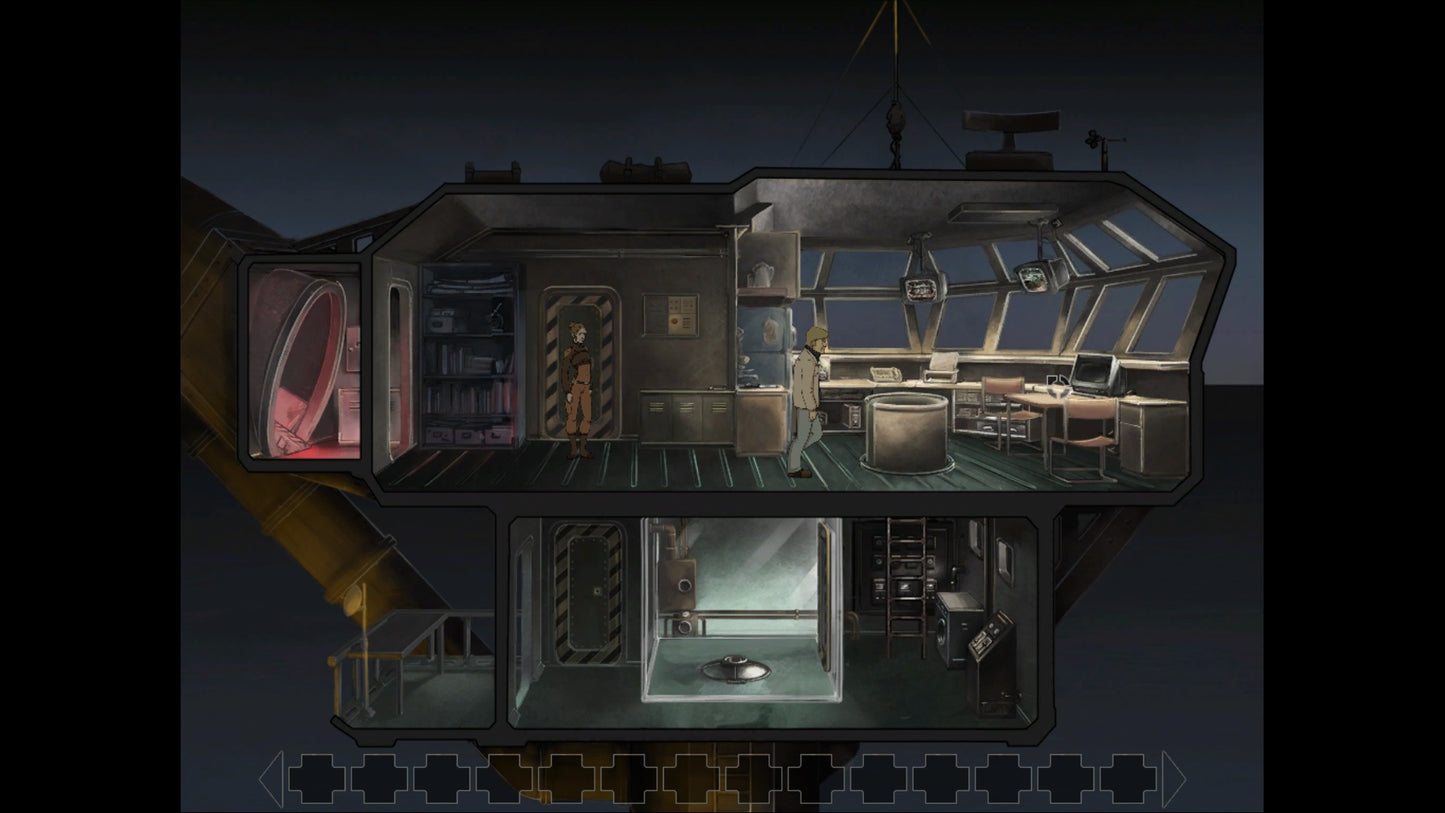Click the inventory bar's right arrow

pos(1173,779)
